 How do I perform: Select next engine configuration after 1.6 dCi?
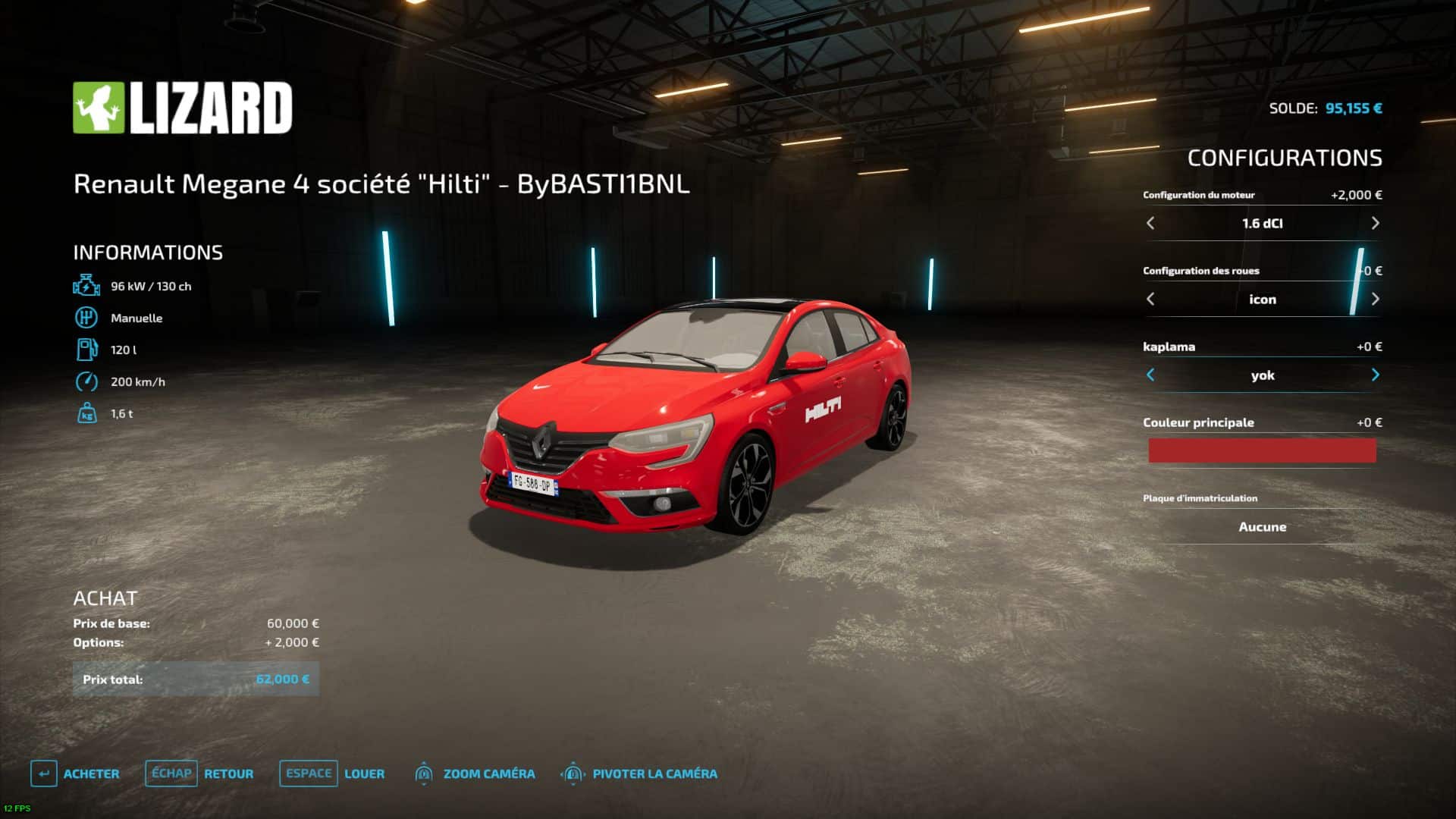(x=1375, y=223)
